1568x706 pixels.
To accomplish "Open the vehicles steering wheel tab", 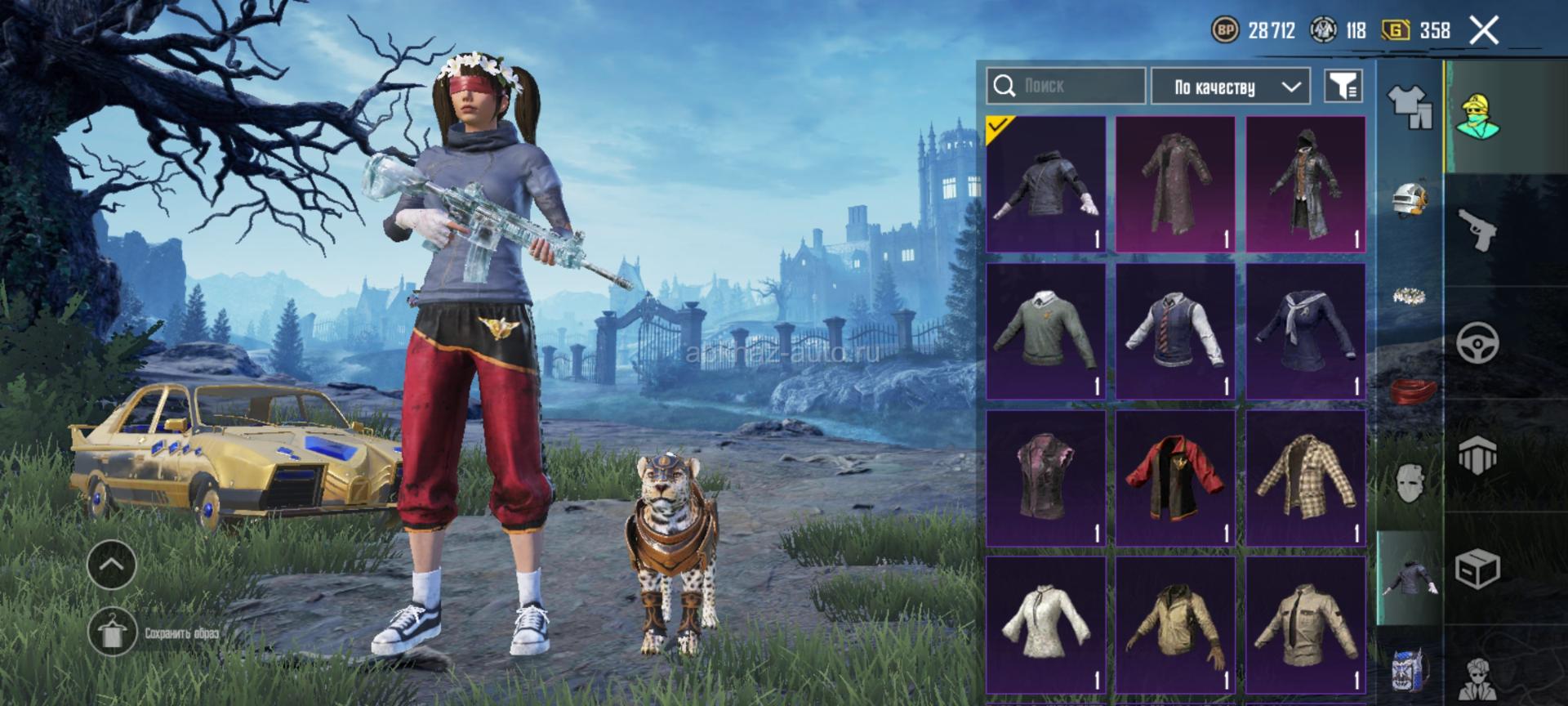I will (x=1478, y=342).
